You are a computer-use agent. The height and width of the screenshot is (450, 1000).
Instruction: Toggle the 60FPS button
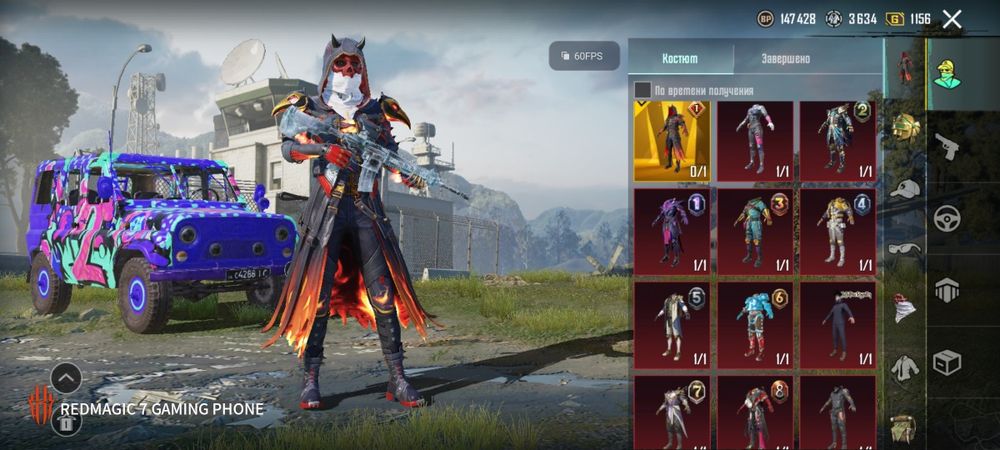pos(584,56)
